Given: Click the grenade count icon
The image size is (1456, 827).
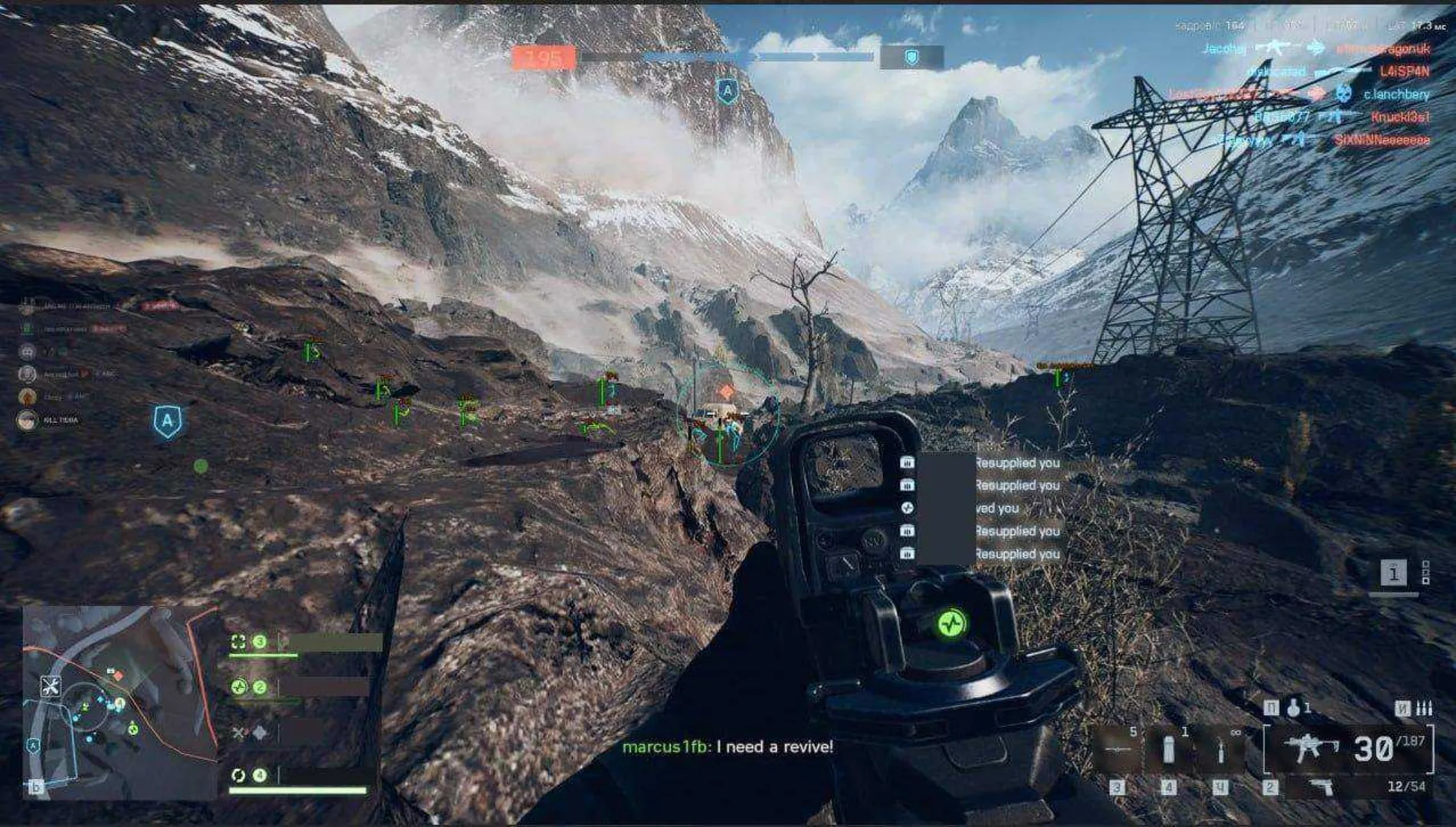Looking at the screenshot, I should (x=1294, y=708).
